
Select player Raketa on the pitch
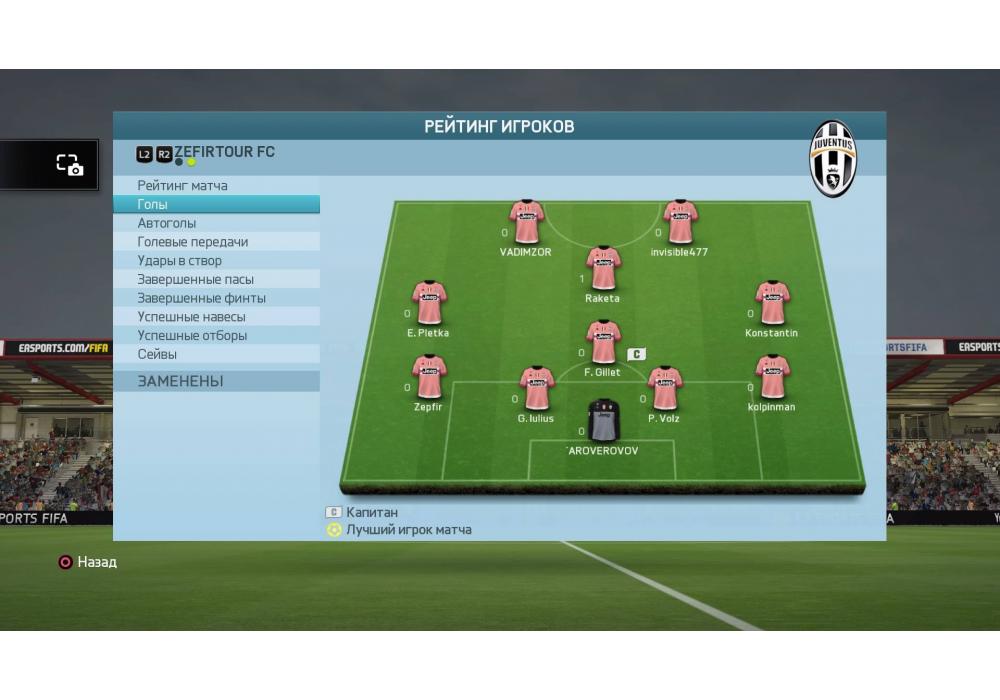tap(603, 268)
